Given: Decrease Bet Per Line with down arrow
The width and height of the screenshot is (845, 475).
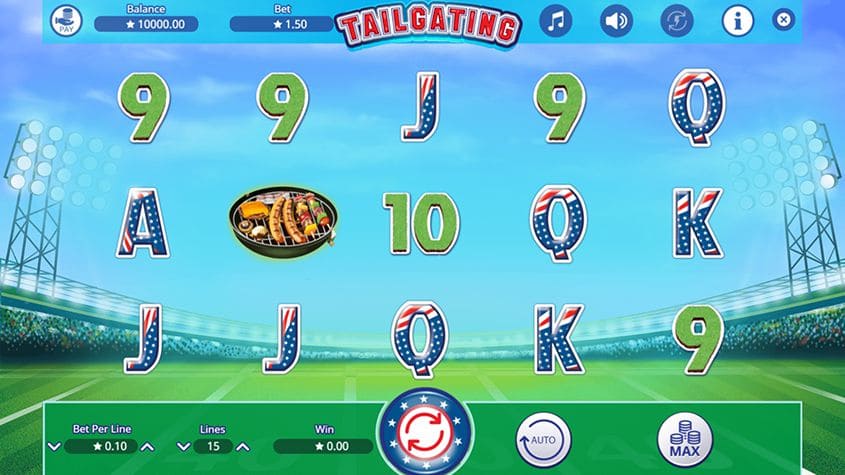Looking at the screenshot, I should (53, 446).
